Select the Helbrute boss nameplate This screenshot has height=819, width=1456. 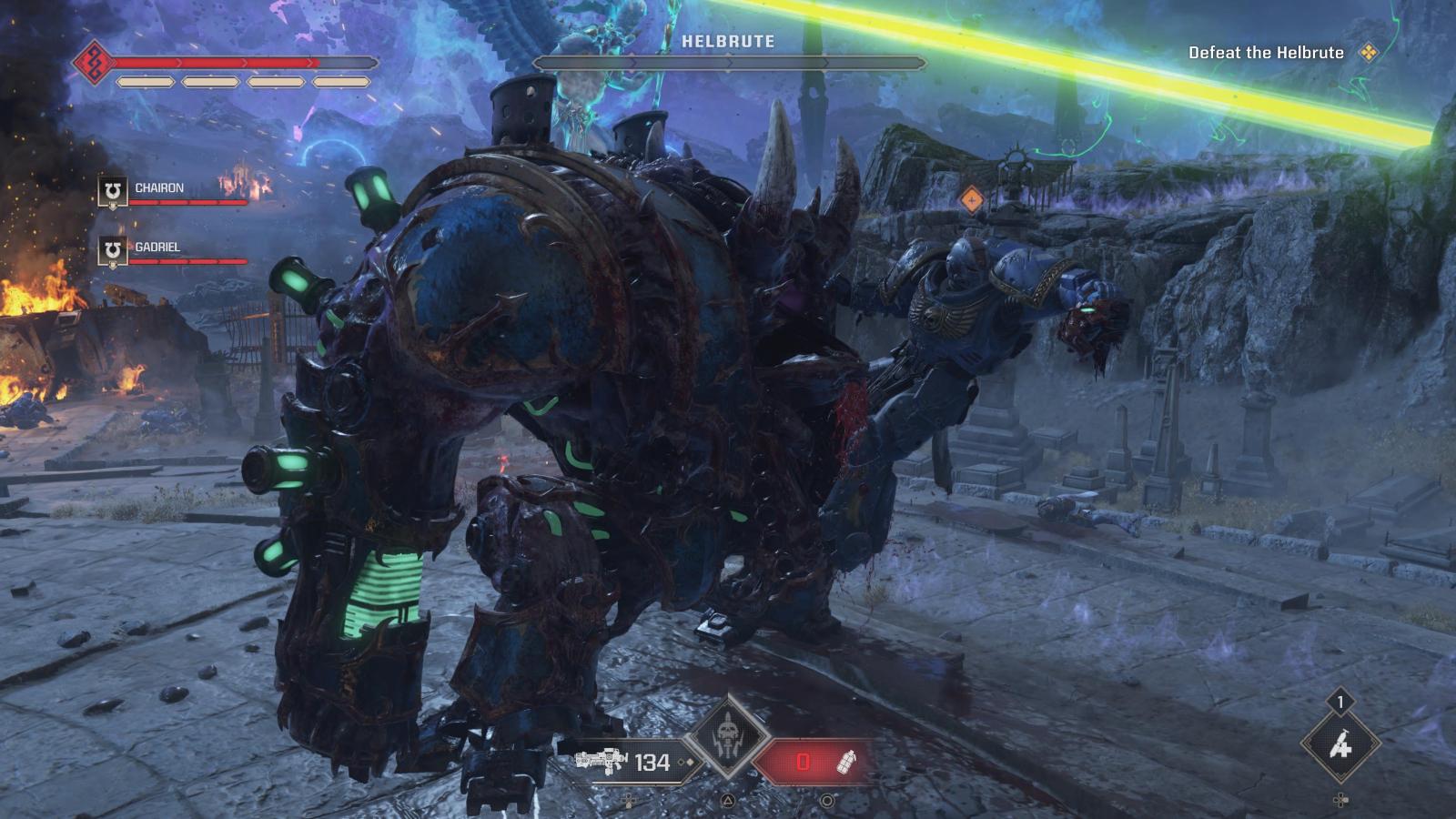click(x=727, y=40)
